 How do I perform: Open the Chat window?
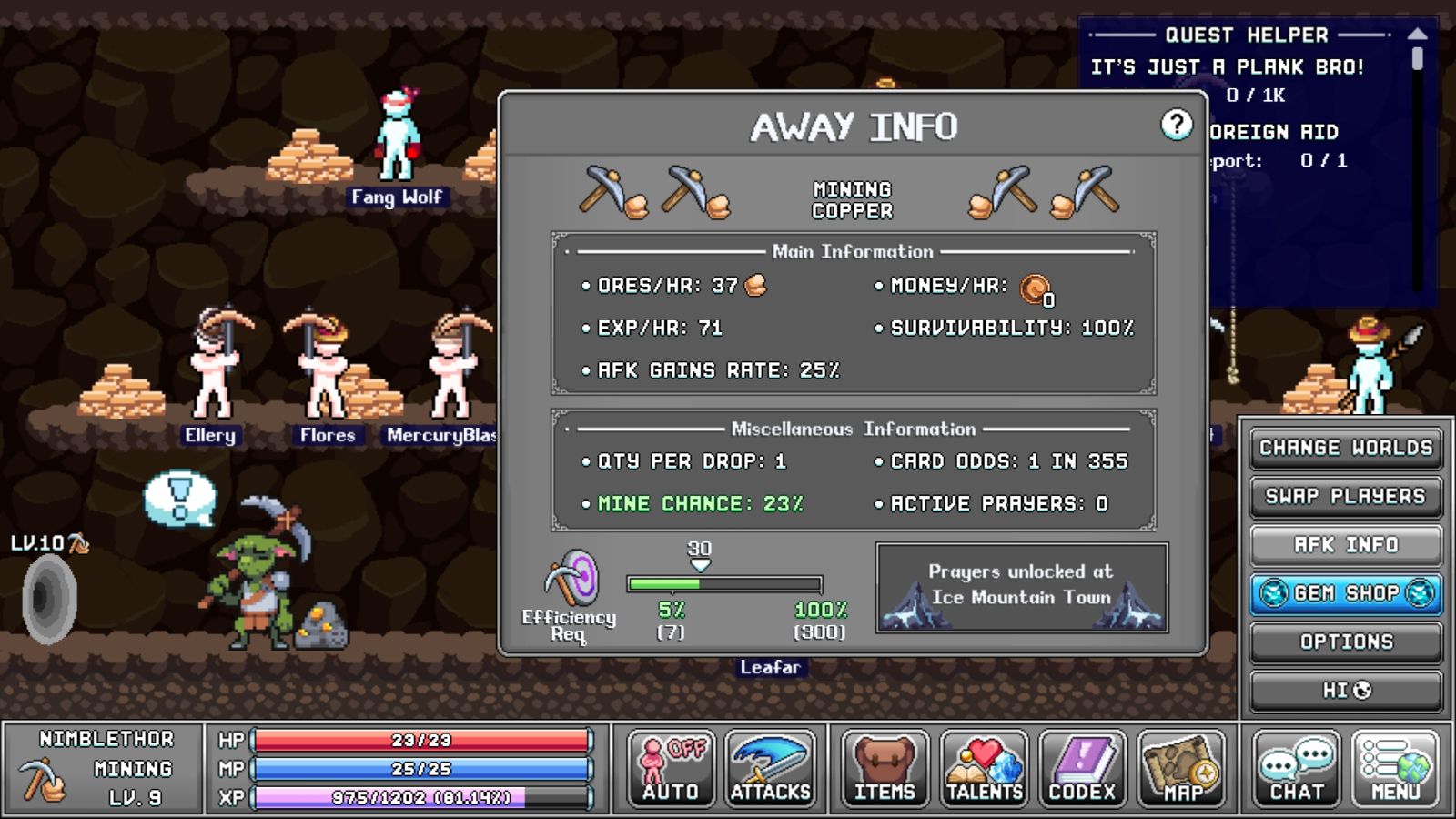(1297, 770)
